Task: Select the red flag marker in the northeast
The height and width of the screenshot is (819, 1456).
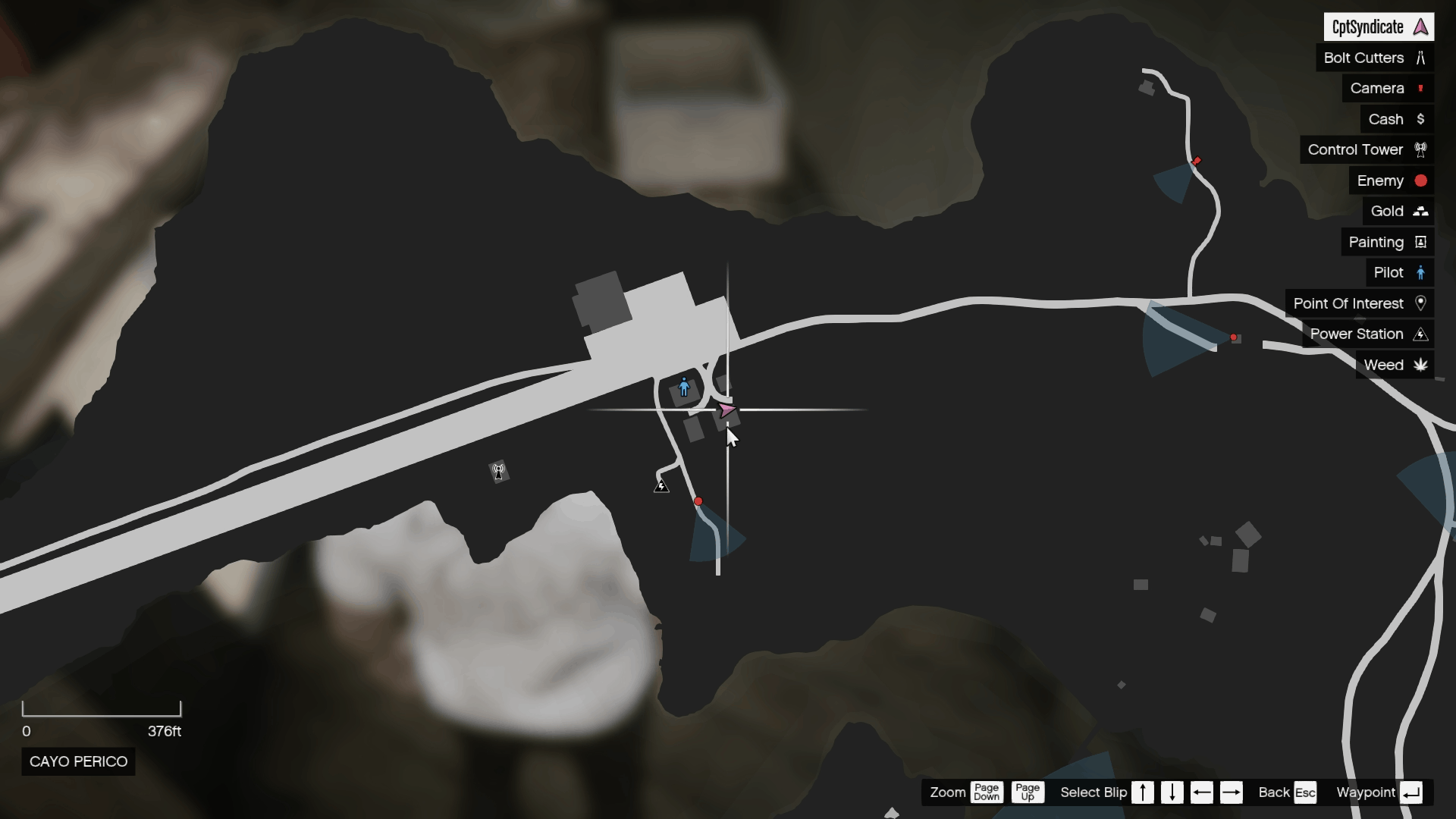Action: tap(1197, 160)
